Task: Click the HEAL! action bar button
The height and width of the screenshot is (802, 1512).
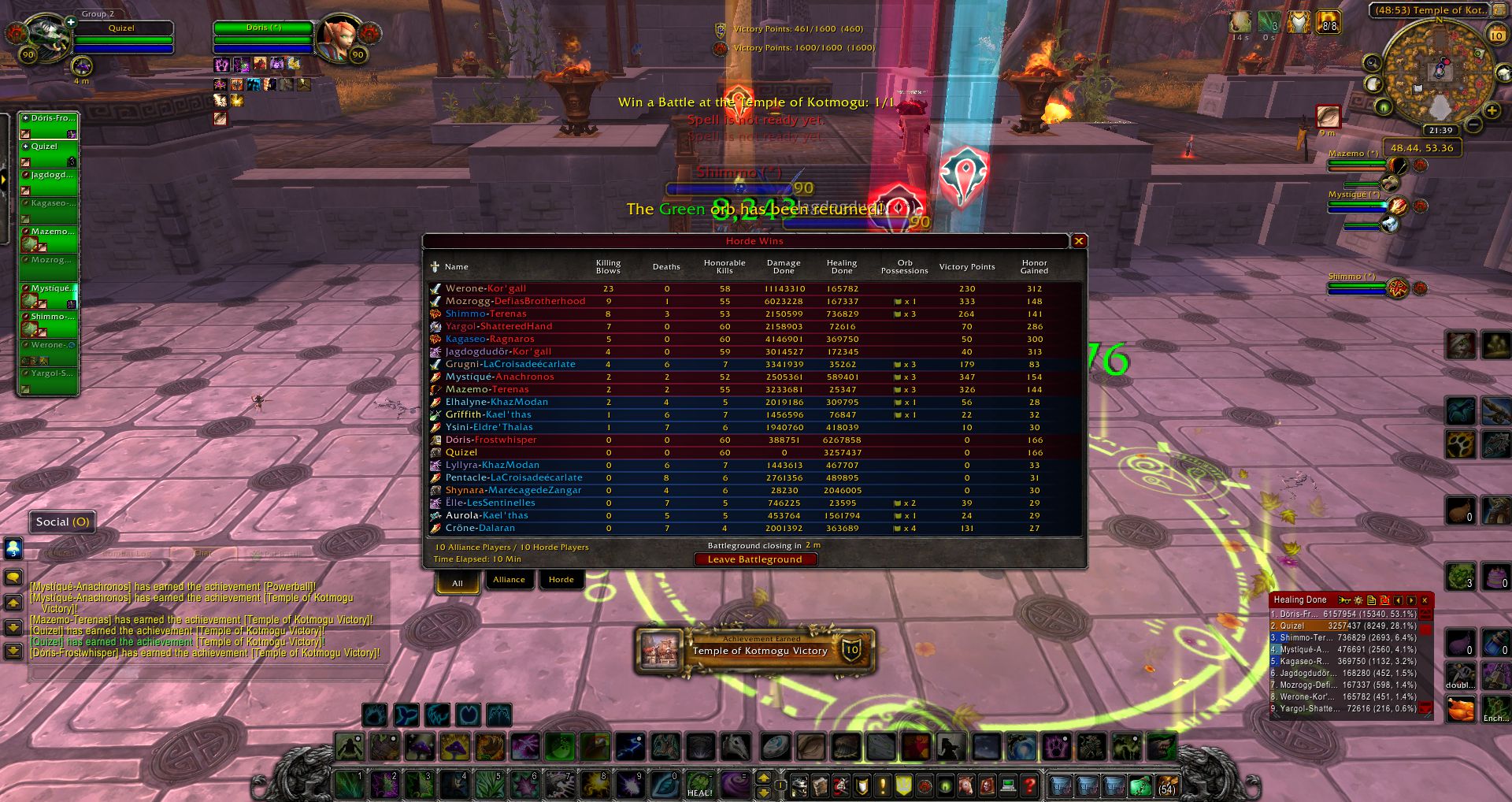Action: [x=699, y=785]
